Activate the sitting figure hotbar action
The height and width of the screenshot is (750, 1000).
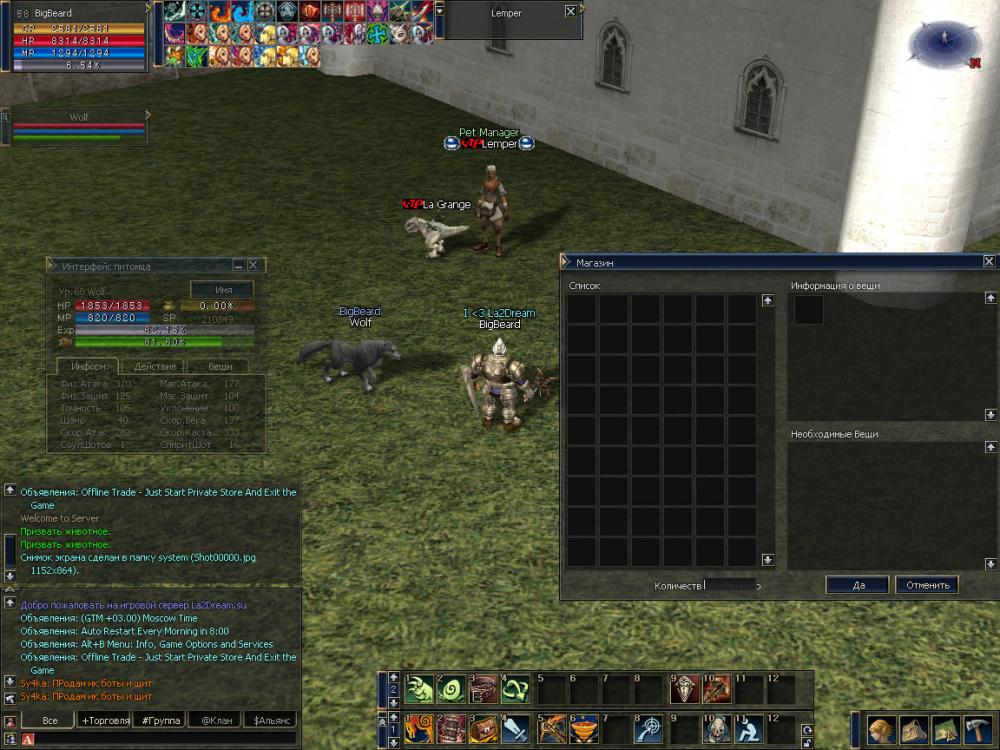click(x=748, y=727)
